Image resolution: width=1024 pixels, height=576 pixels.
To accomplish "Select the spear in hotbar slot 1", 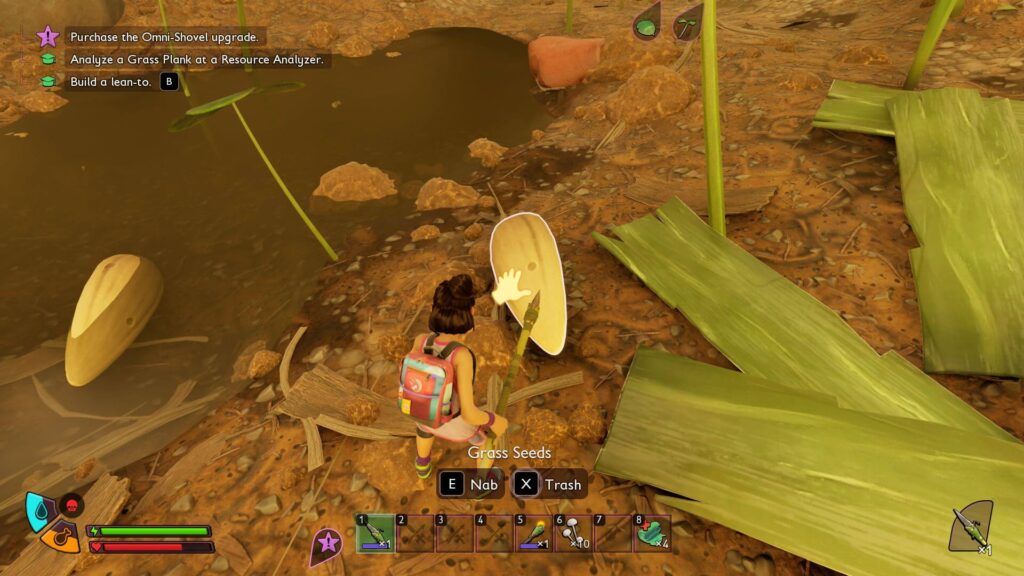I will pos(375,534).
